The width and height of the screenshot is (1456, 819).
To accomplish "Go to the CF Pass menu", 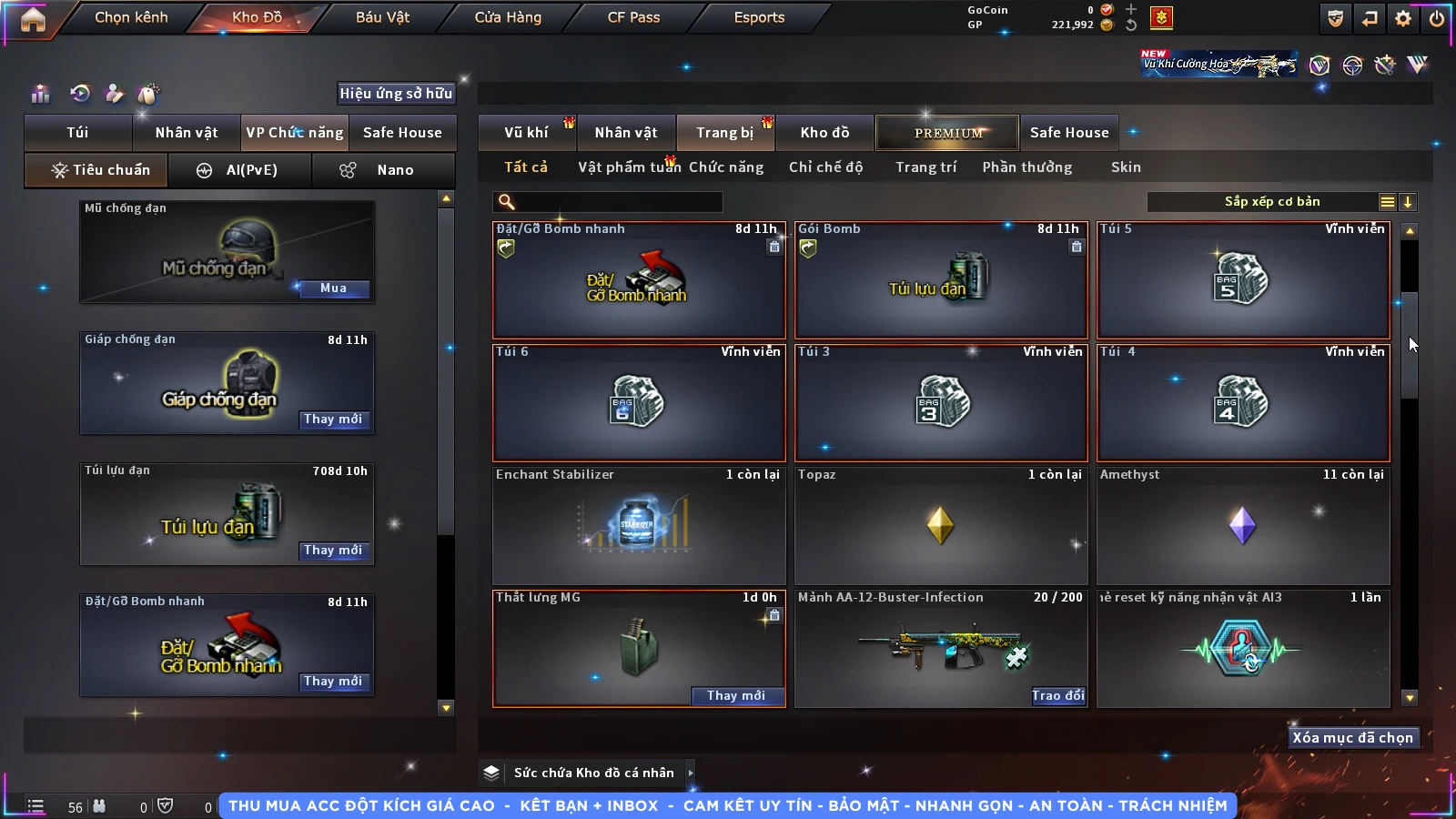I will click(x=633, y=17).
